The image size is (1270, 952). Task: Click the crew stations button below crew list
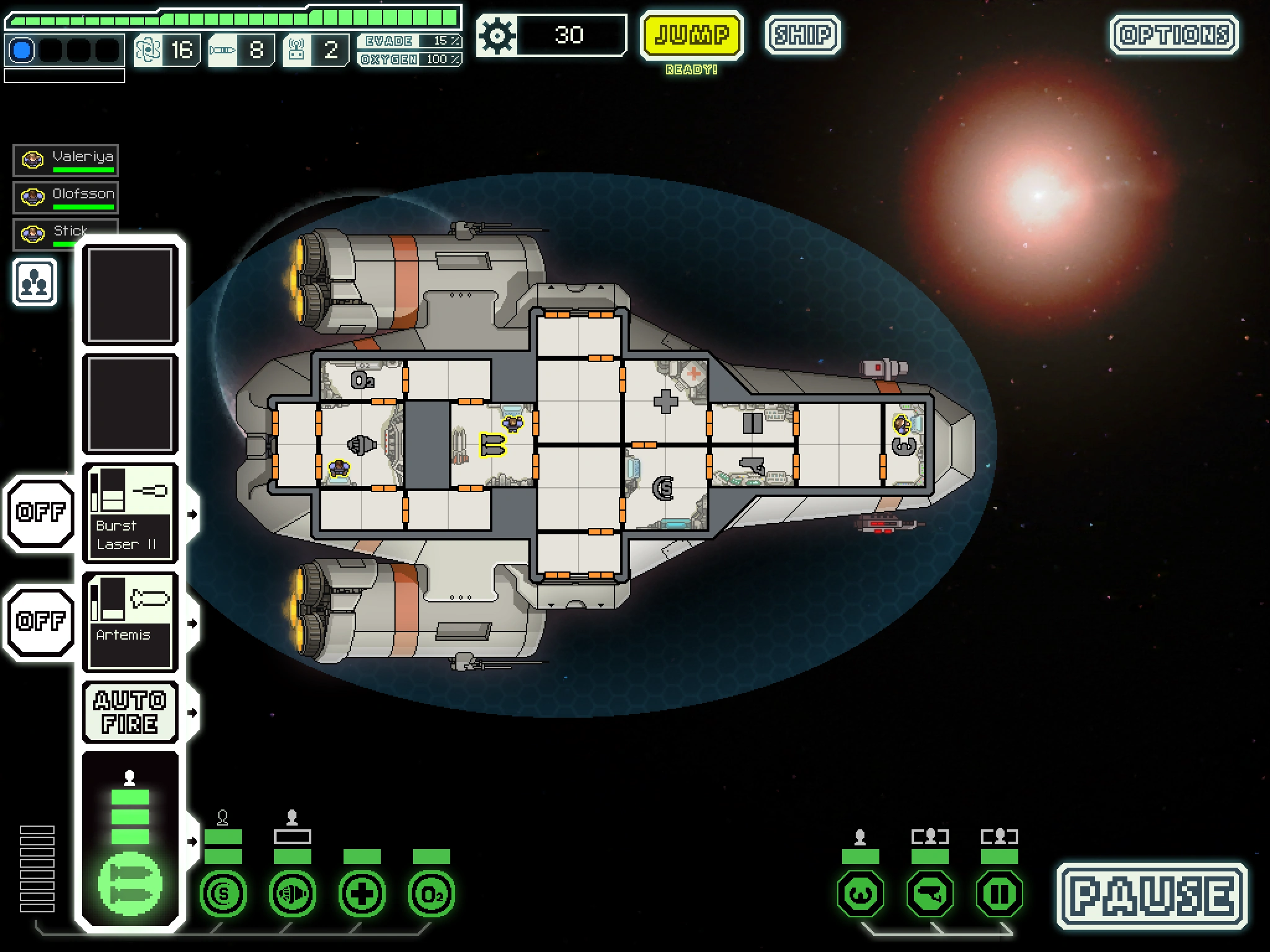[35, 283]
